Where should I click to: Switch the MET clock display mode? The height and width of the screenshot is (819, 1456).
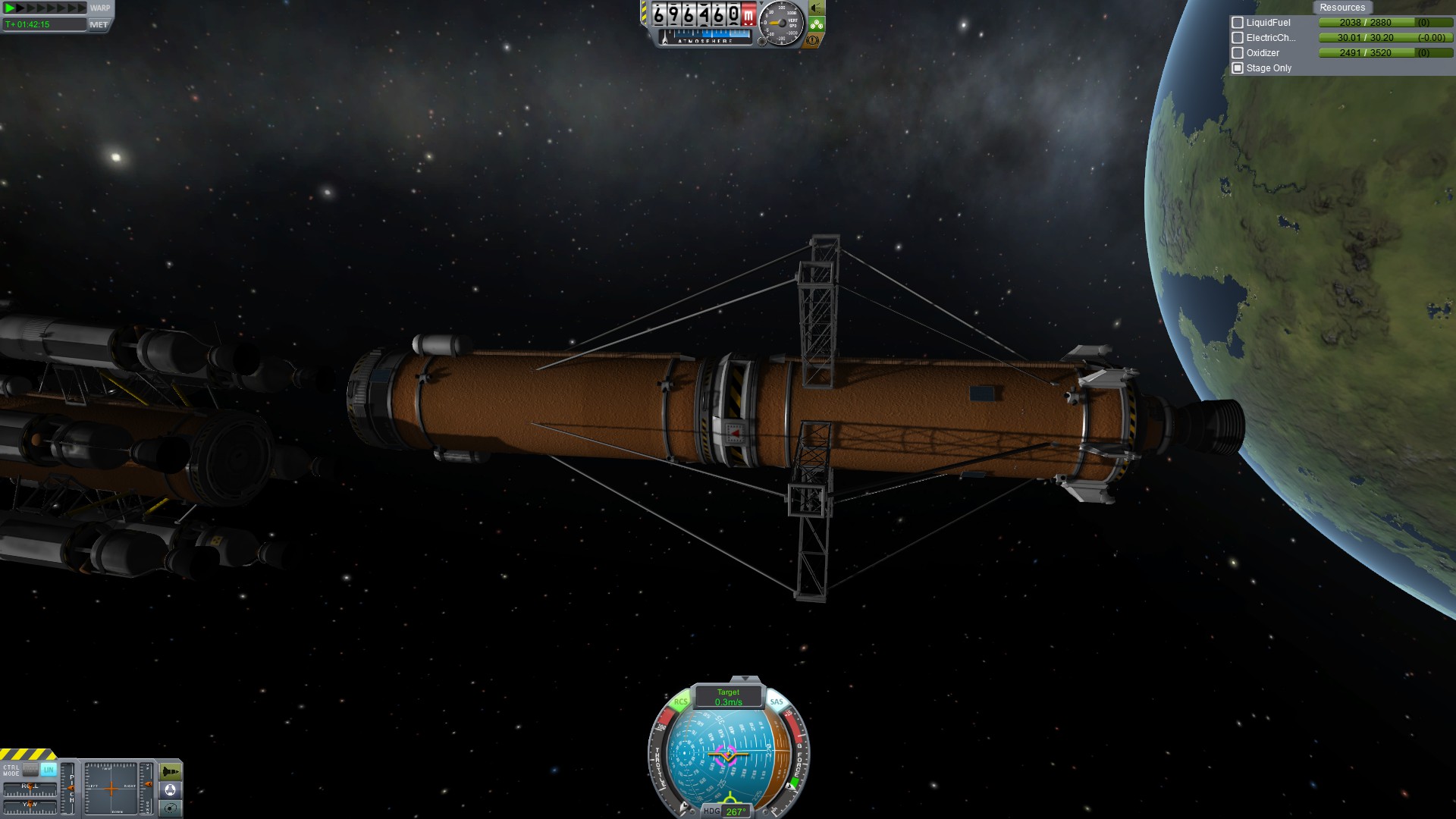click(99, 24)
